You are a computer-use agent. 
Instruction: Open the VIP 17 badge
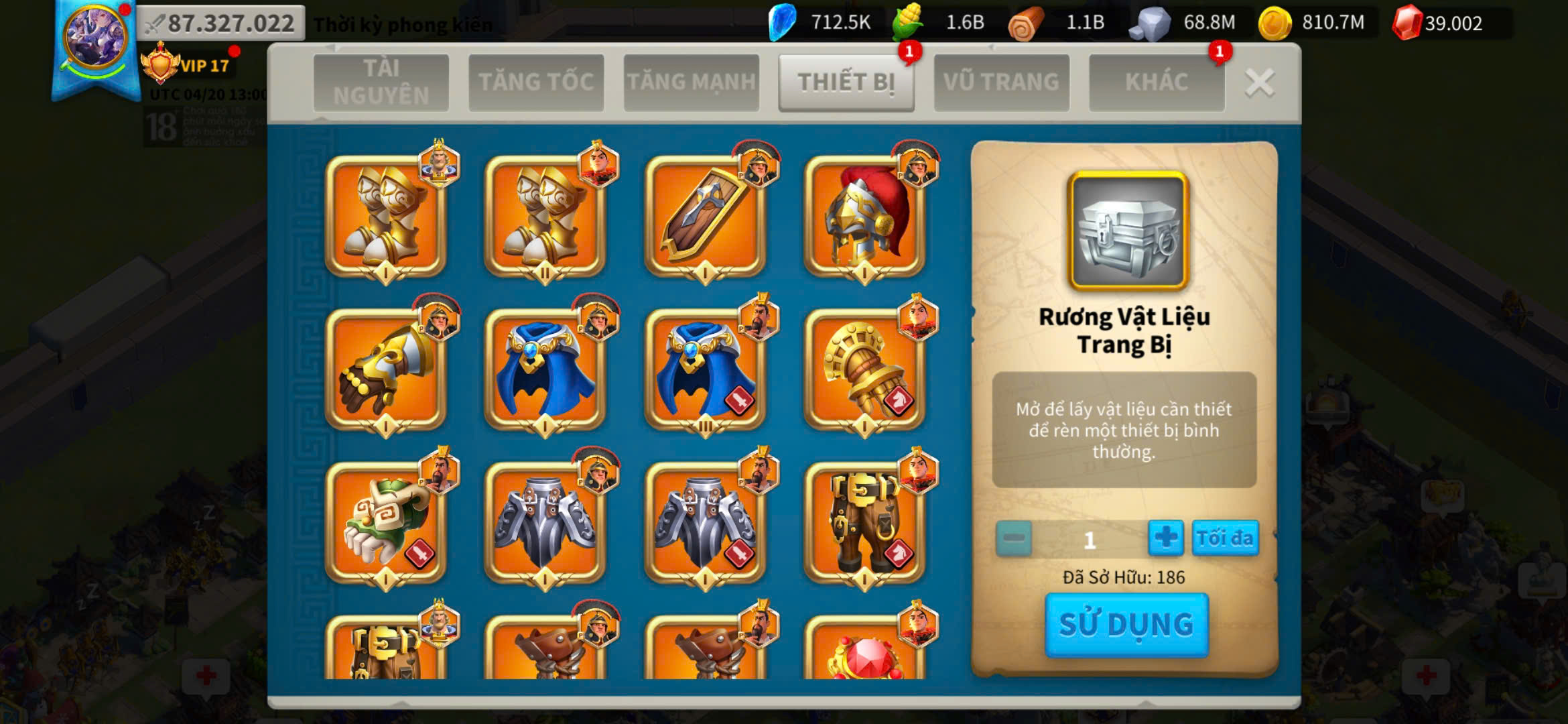pos(188,65)
